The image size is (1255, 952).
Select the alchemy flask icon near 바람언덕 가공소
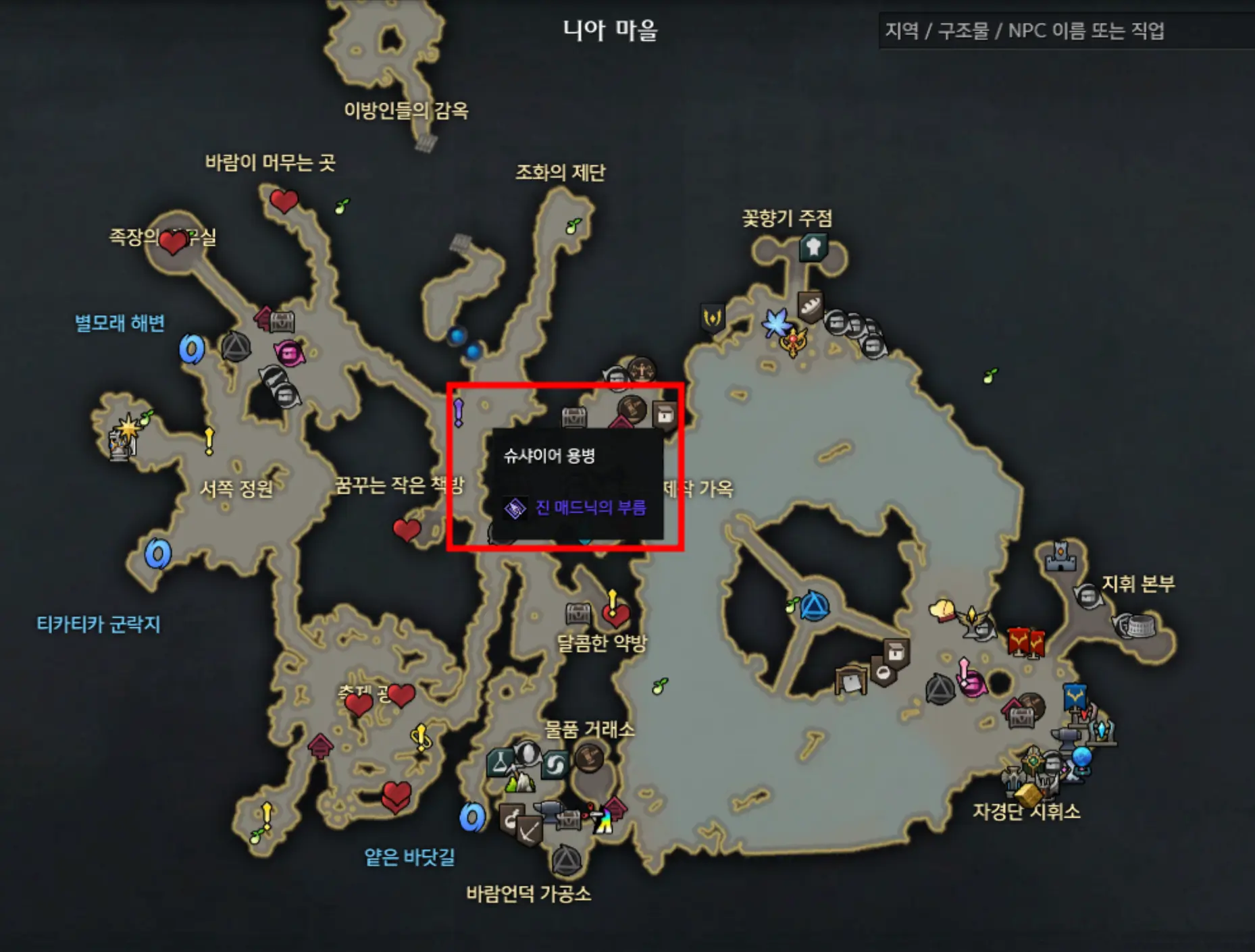(x=500, y=762)
